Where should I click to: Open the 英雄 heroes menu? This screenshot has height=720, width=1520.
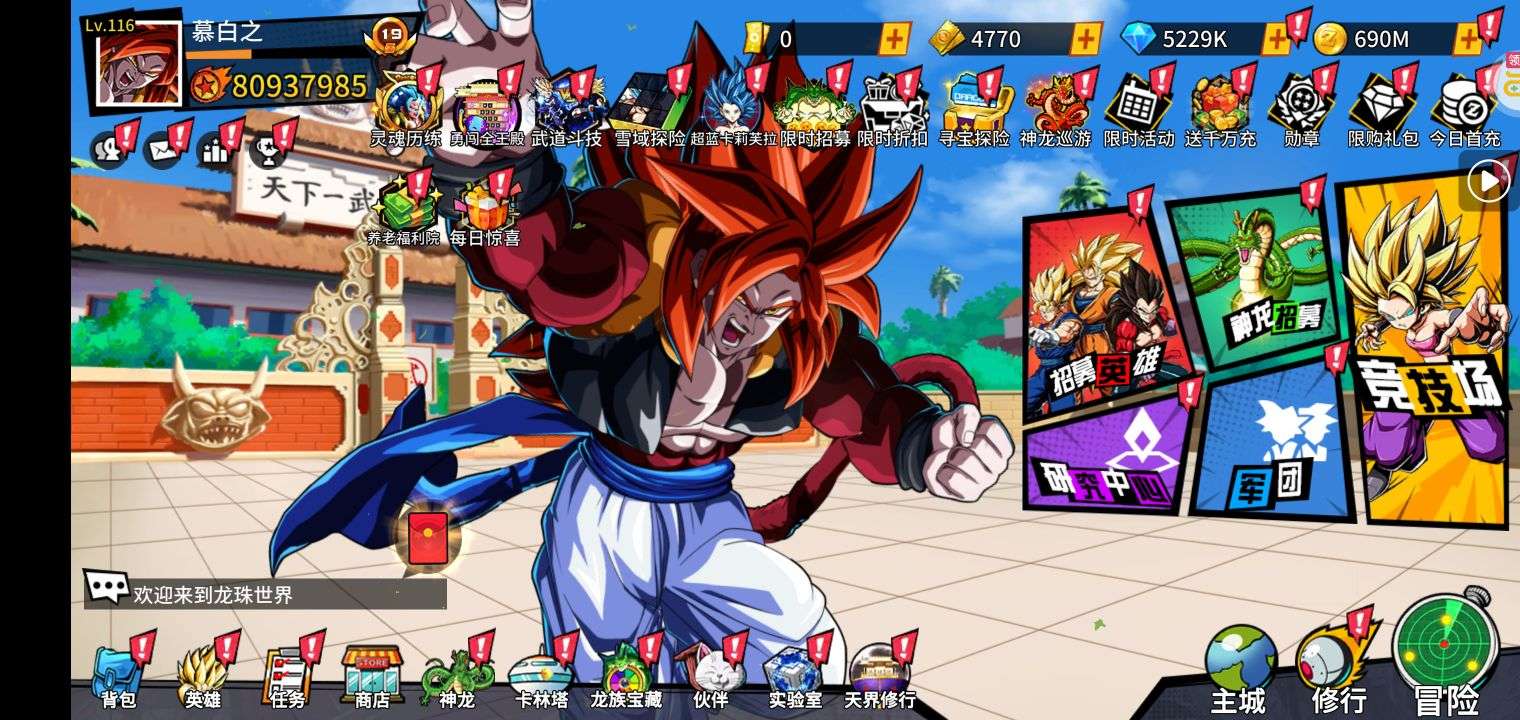click(x=202, y=676)
